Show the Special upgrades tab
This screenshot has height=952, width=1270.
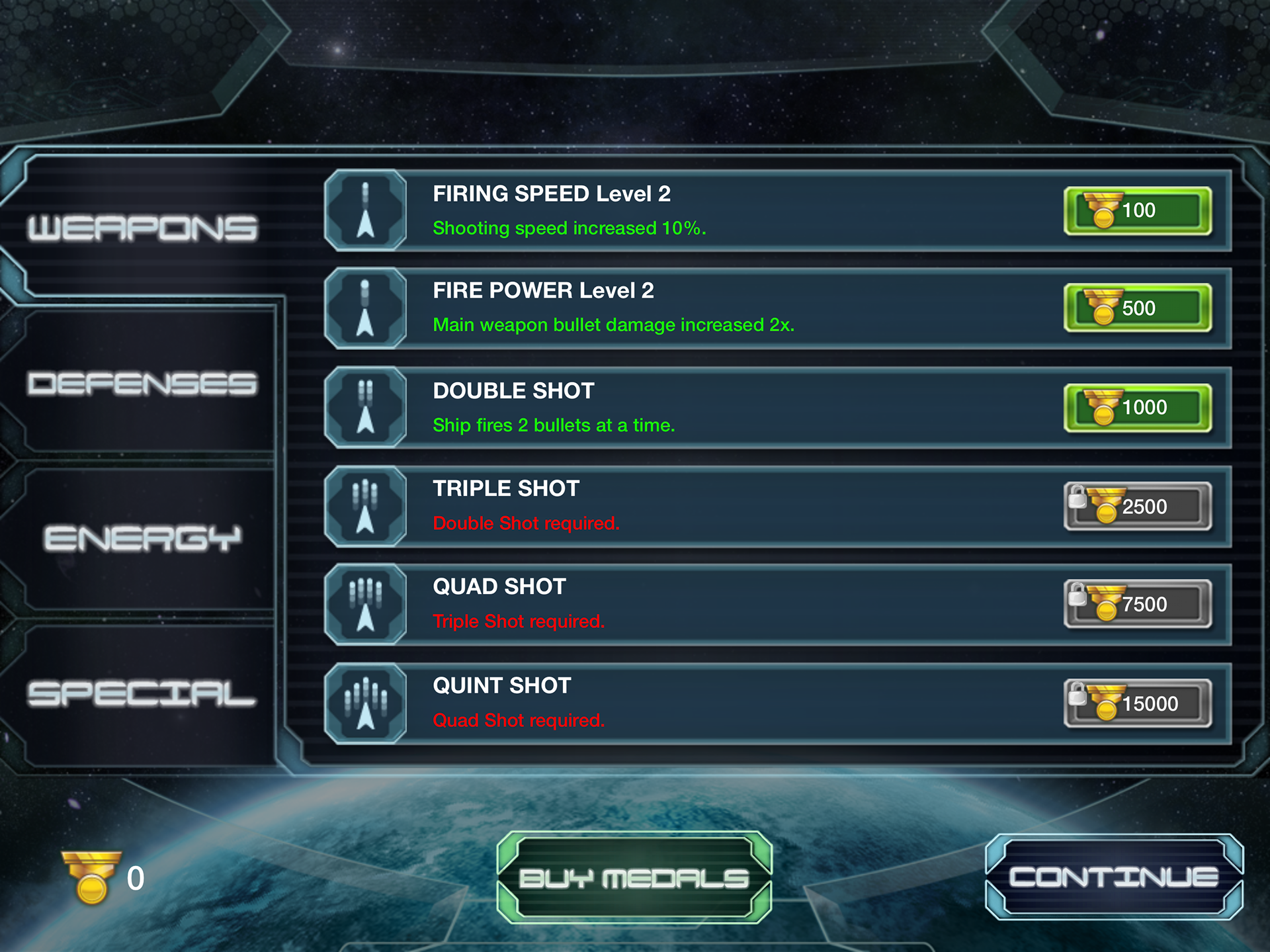click(x=142, y=694)
